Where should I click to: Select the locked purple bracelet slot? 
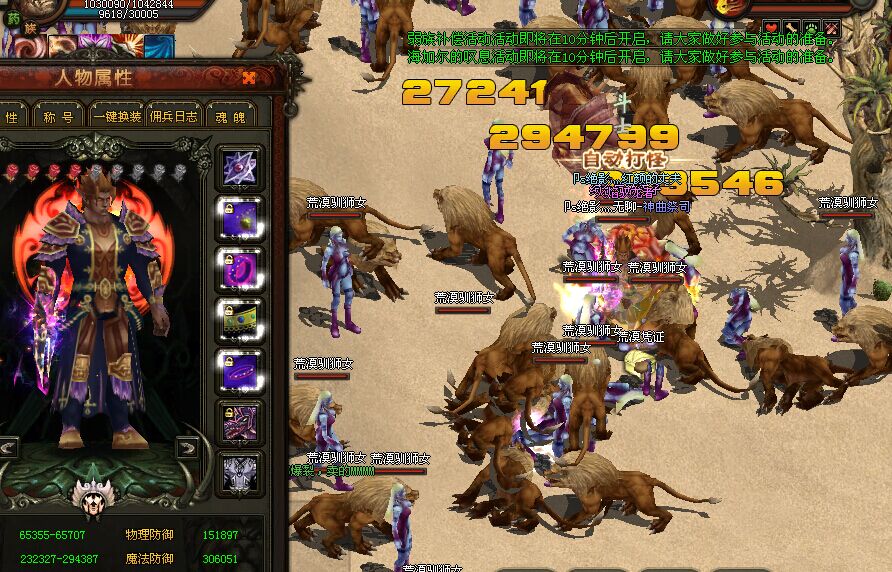[x=240, y=371]
